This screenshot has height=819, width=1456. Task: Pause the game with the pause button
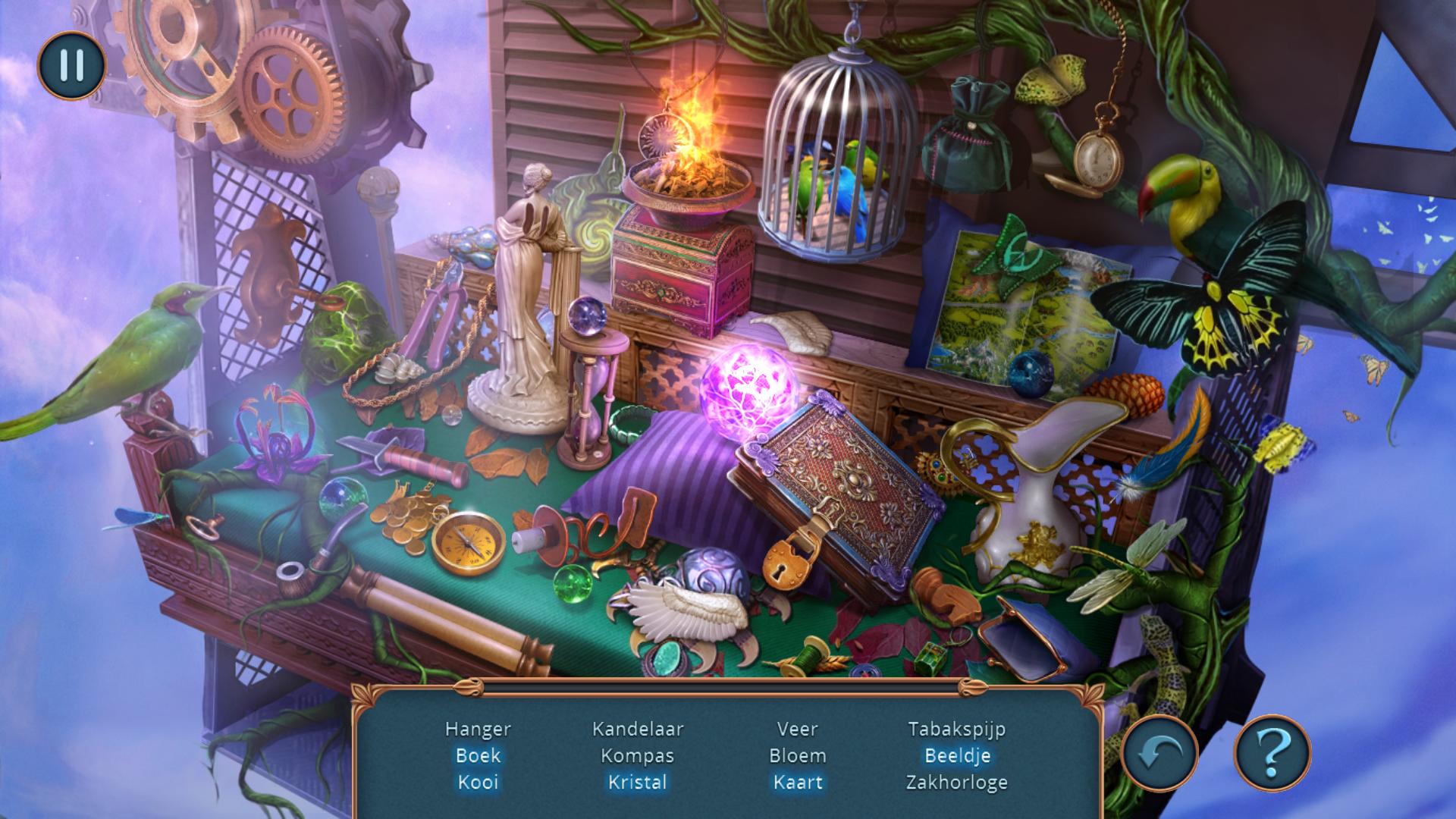point(71,66)
